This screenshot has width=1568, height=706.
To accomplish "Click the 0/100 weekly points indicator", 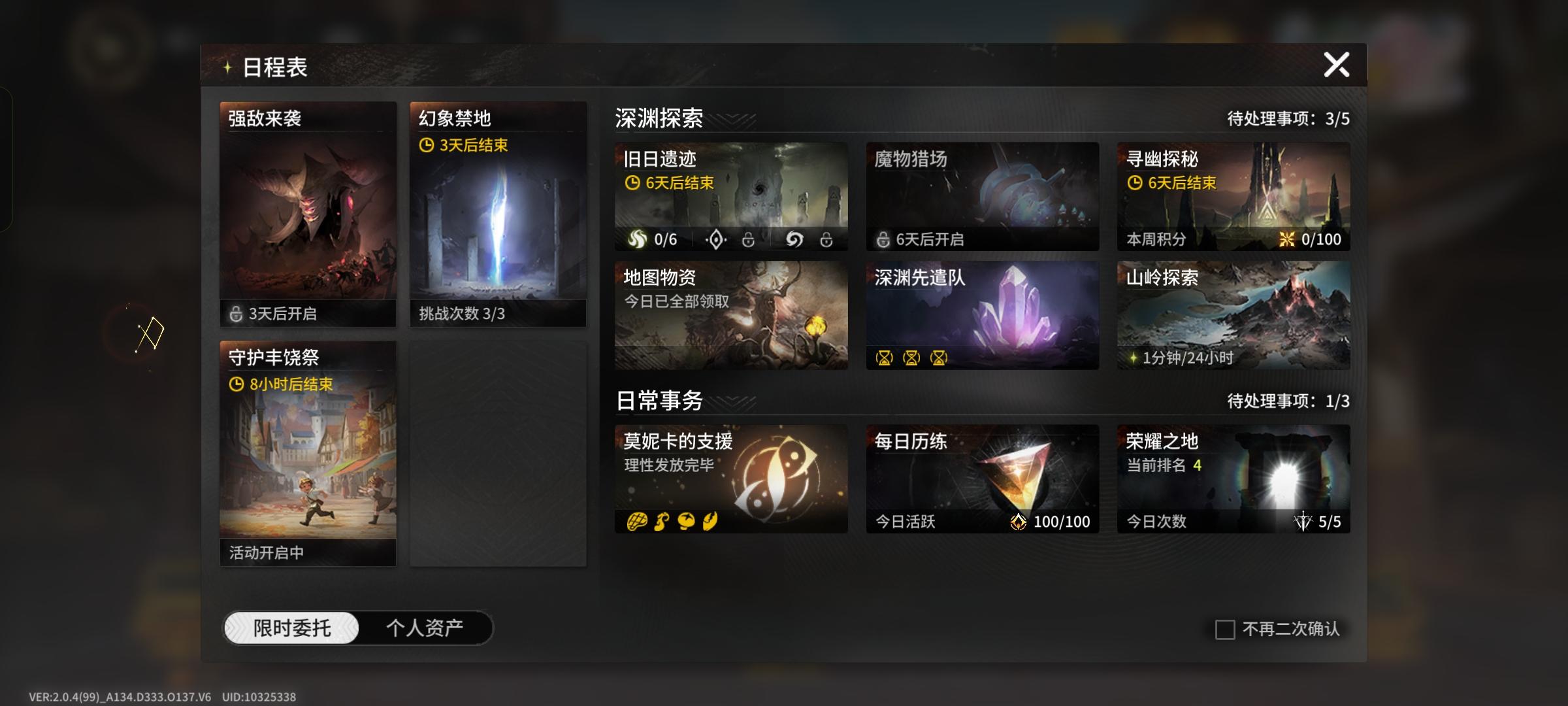I will click(1311, 240).
